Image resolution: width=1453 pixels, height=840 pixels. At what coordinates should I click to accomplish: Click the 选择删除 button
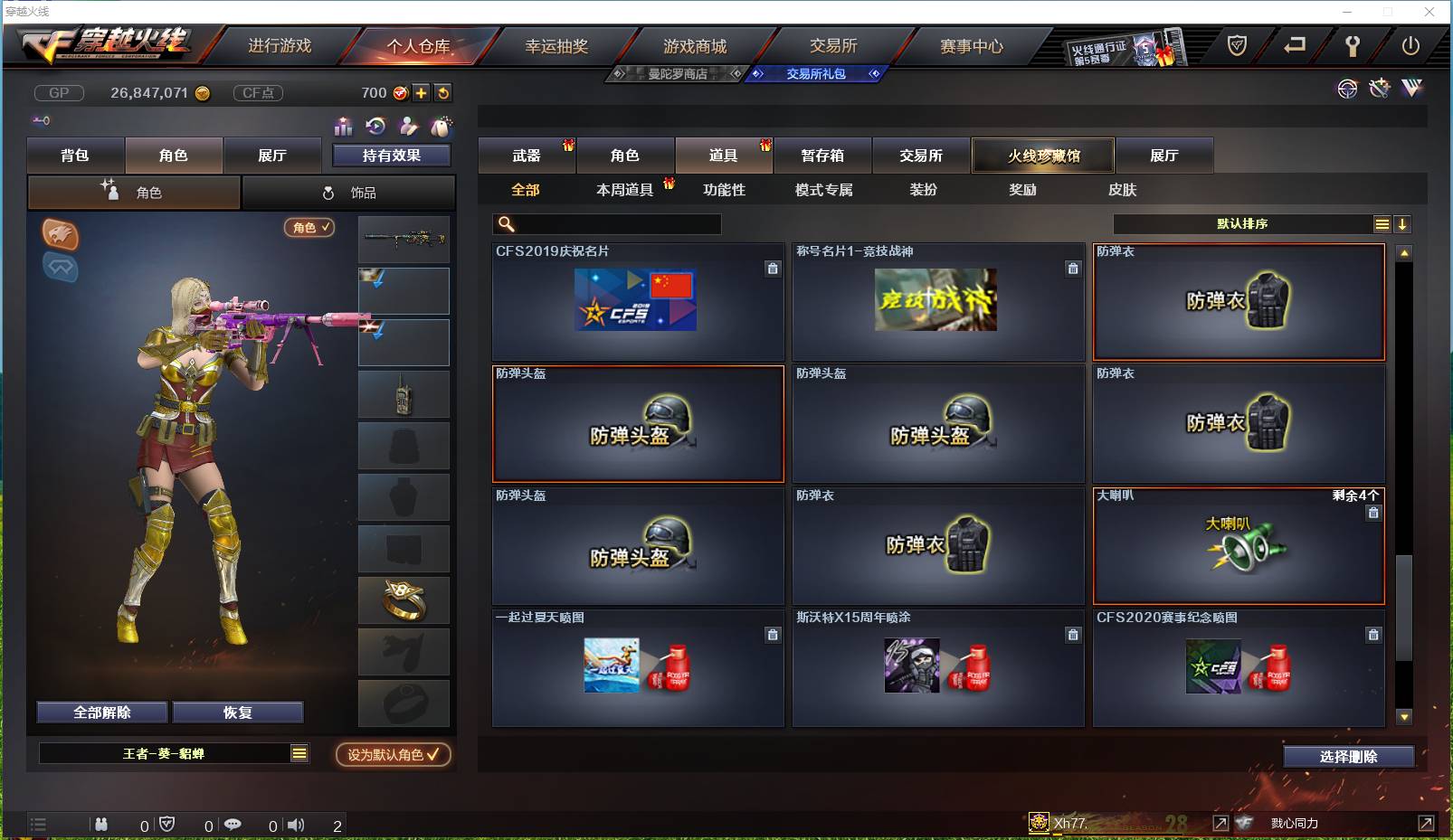(1347, 756)
